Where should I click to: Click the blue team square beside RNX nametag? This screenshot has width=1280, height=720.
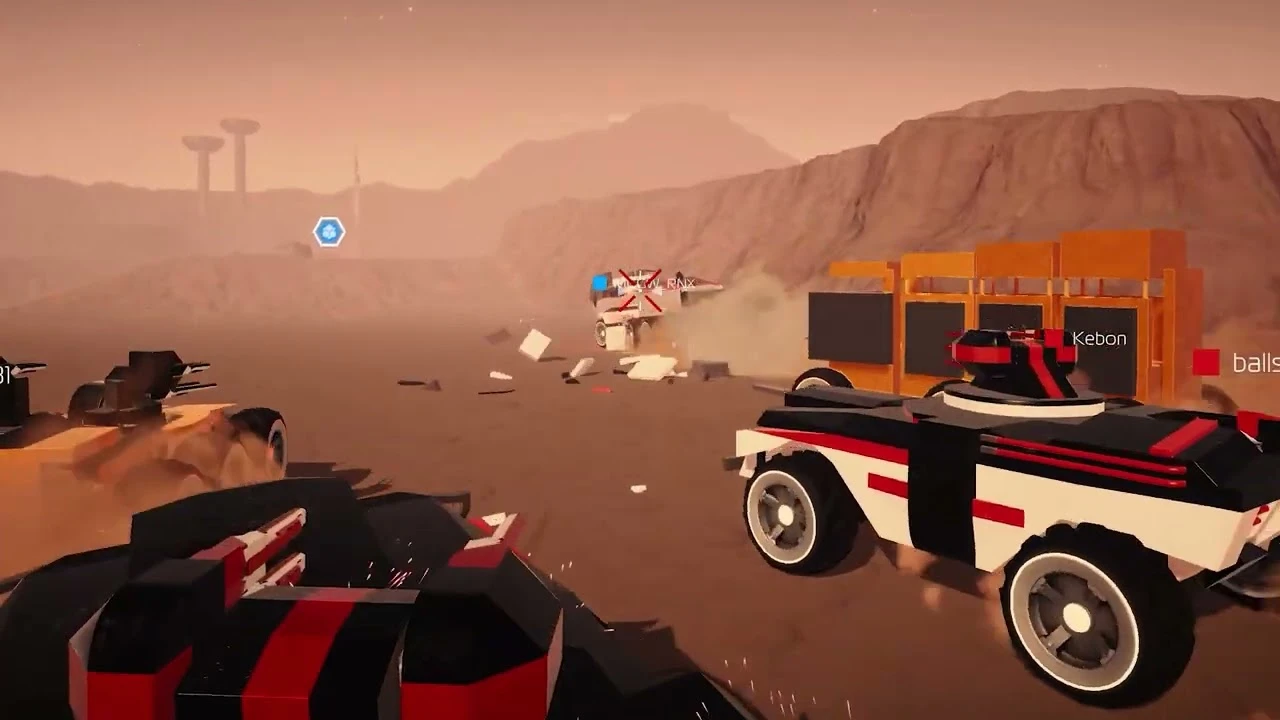[598, 283]
